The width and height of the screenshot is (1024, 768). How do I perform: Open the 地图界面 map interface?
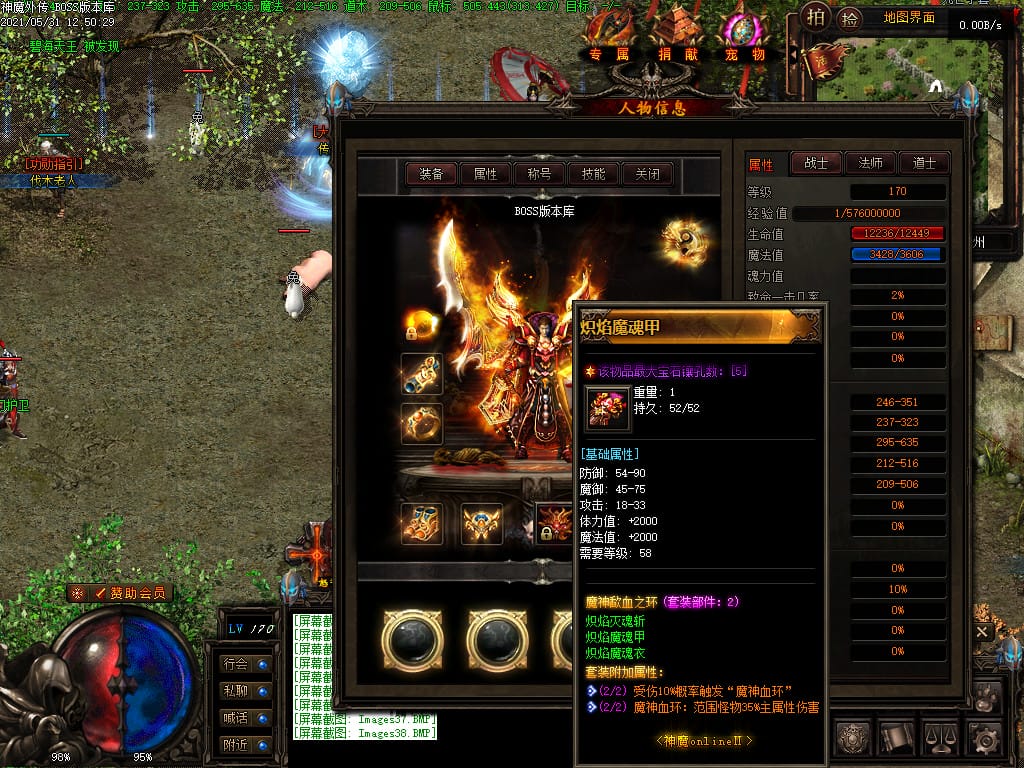[x=909, y=17]
